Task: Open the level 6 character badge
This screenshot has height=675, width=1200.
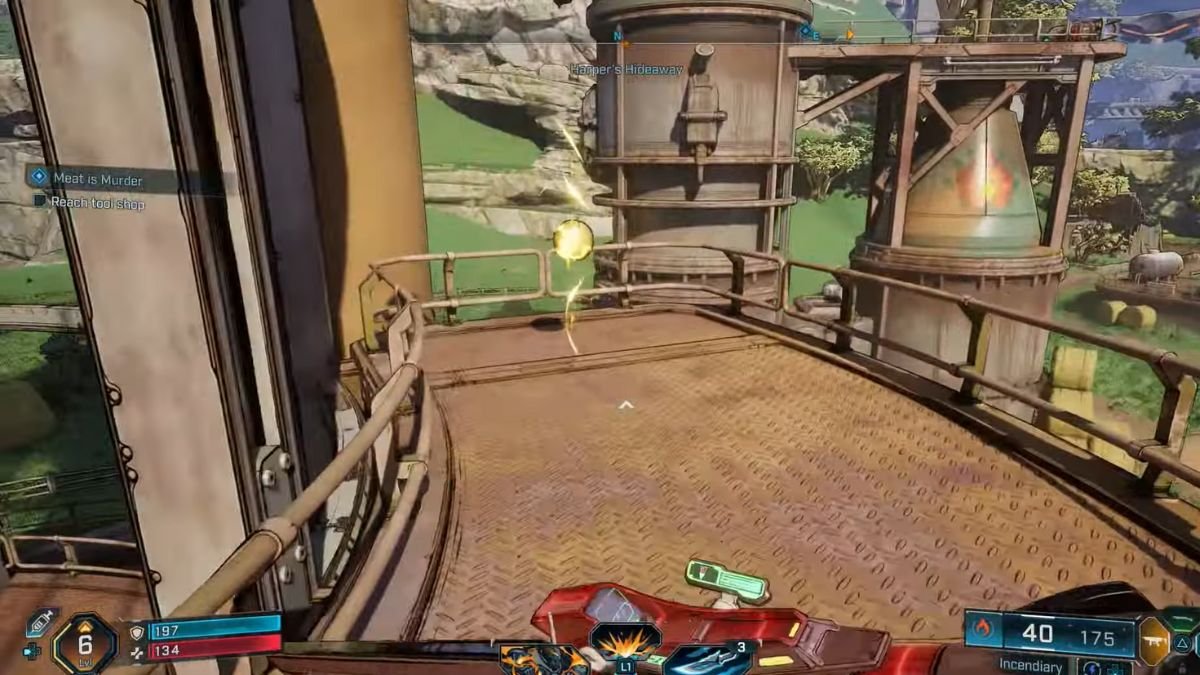Action: 84,643
